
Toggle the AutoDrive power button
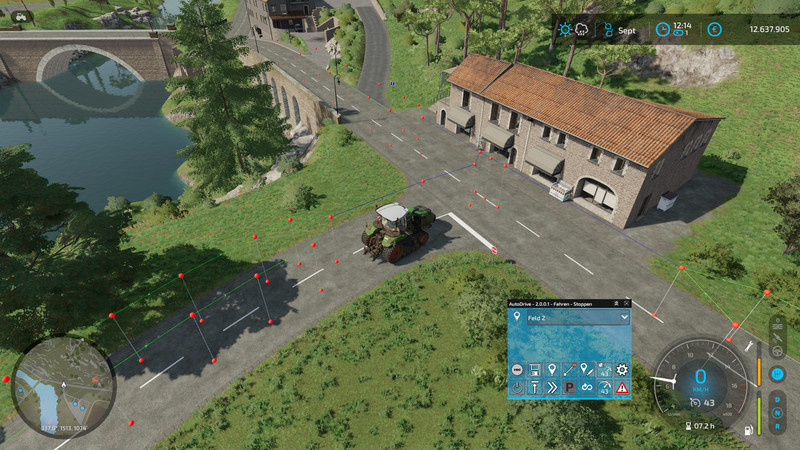coord(518,387)
